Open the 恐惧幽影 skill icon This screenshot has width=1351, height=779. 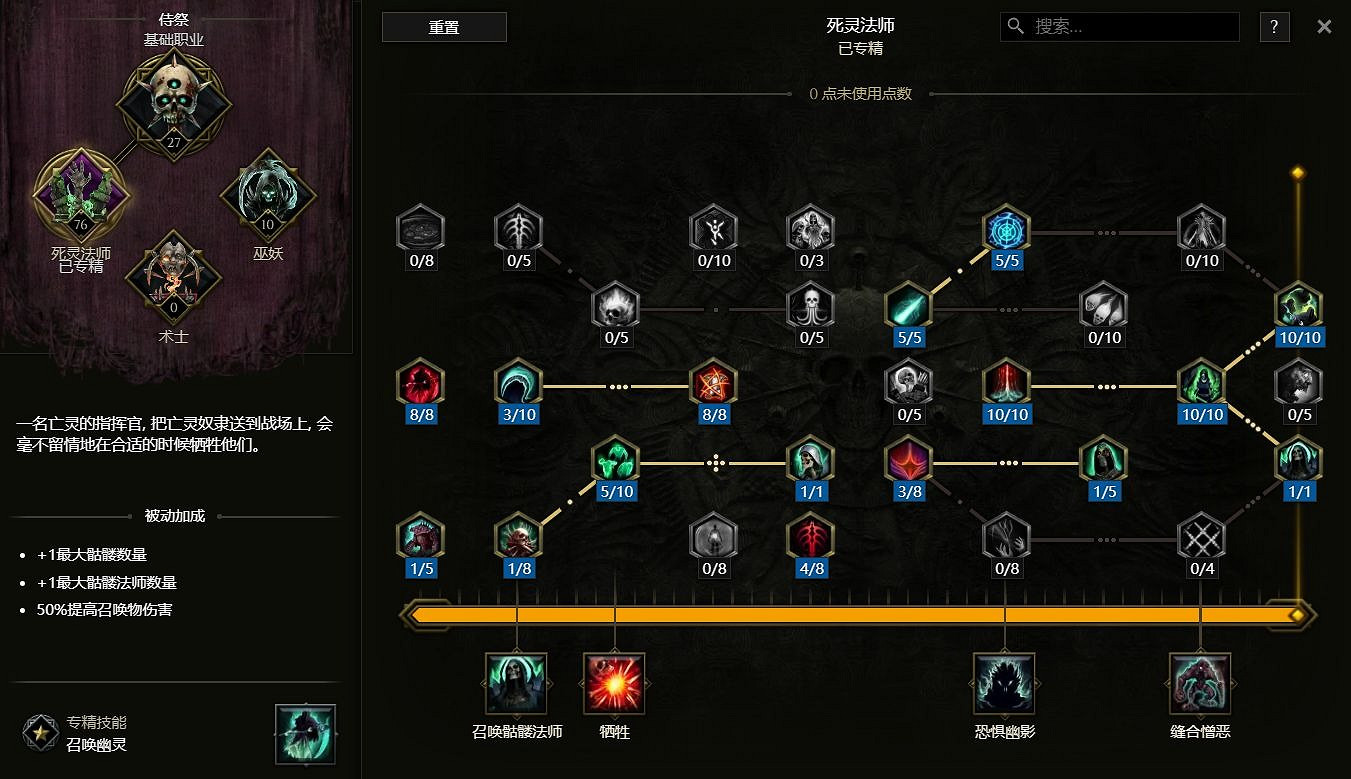1004,682
